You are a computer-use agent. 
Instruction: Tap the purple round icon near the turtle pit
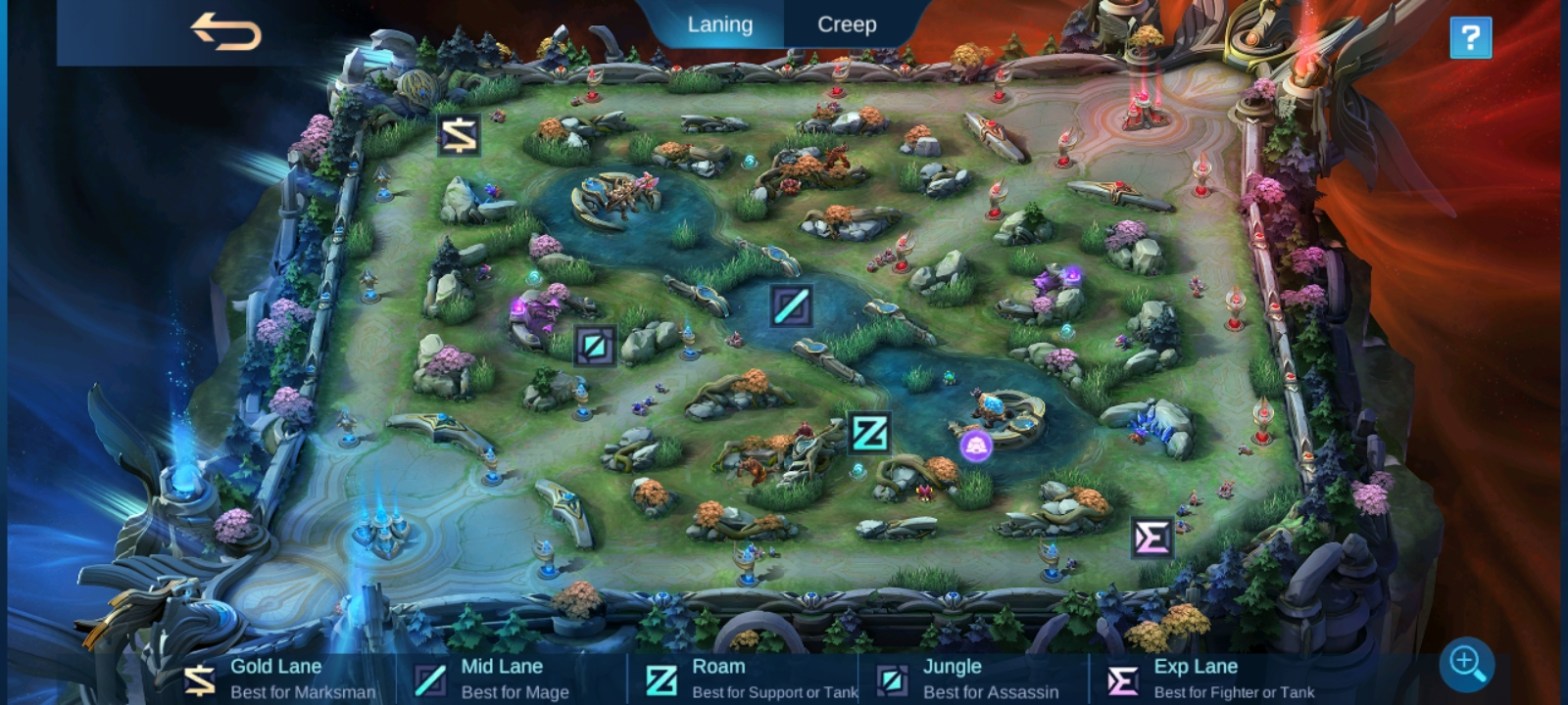coord(976,446)
